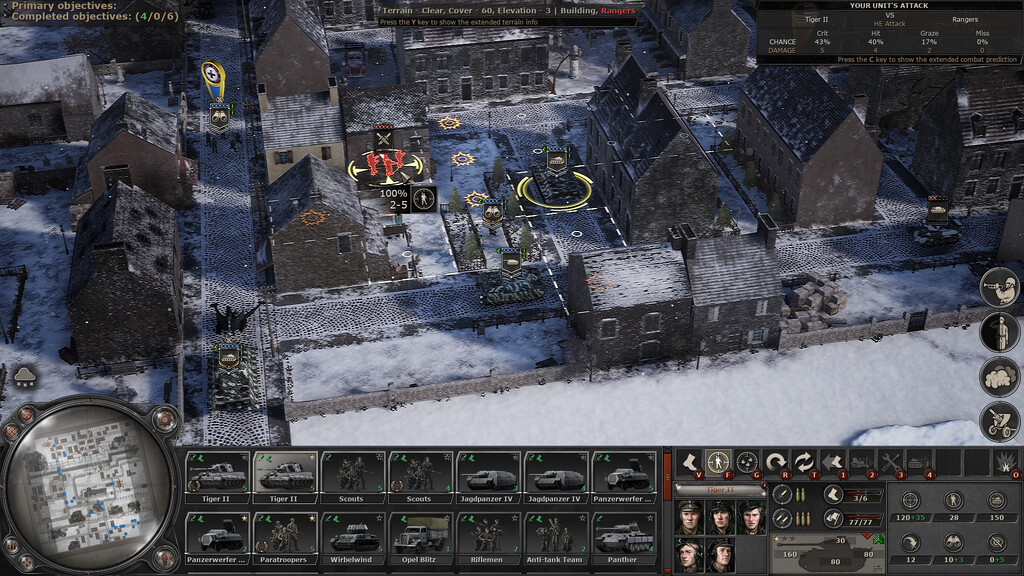
Task: Open the weather cloud indicator icon
Action: click(x=25, y=377)
